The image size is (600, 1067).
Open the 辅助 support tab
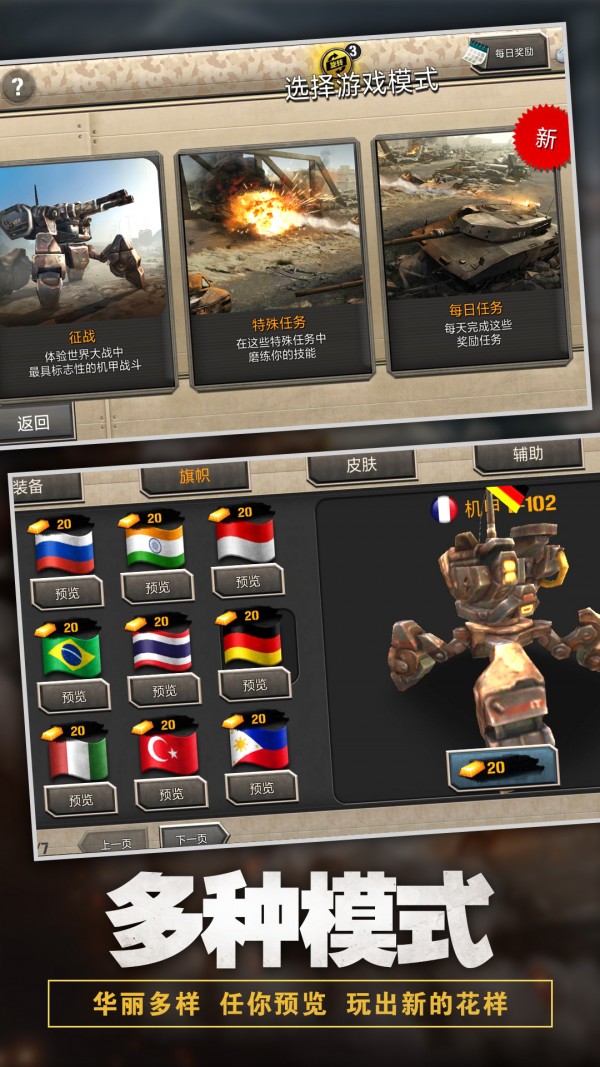(x=527, y=455)
